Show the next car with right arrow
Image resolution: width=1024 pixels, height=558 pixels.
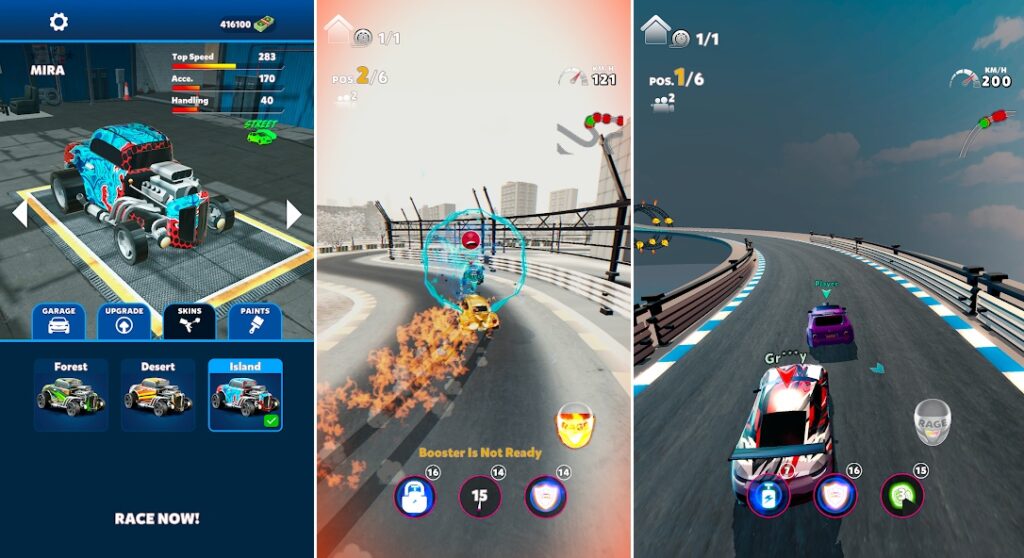(294, 214)
